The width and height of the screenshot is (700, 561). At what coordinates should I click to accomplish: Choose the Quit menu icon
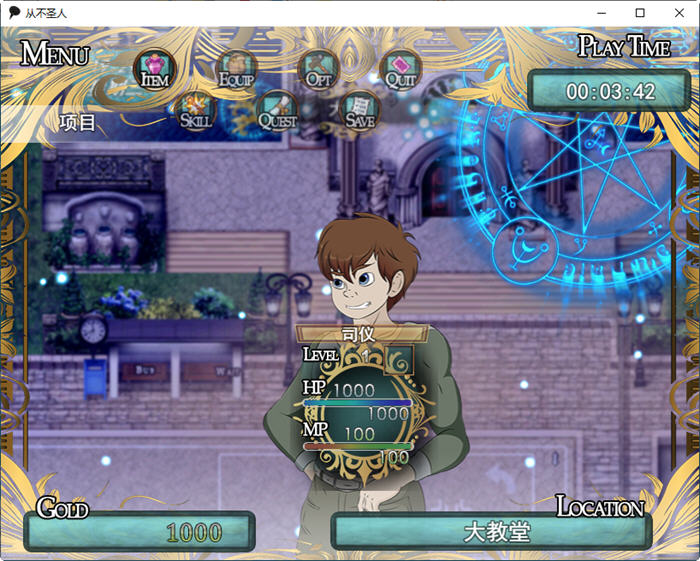[399, 69]
